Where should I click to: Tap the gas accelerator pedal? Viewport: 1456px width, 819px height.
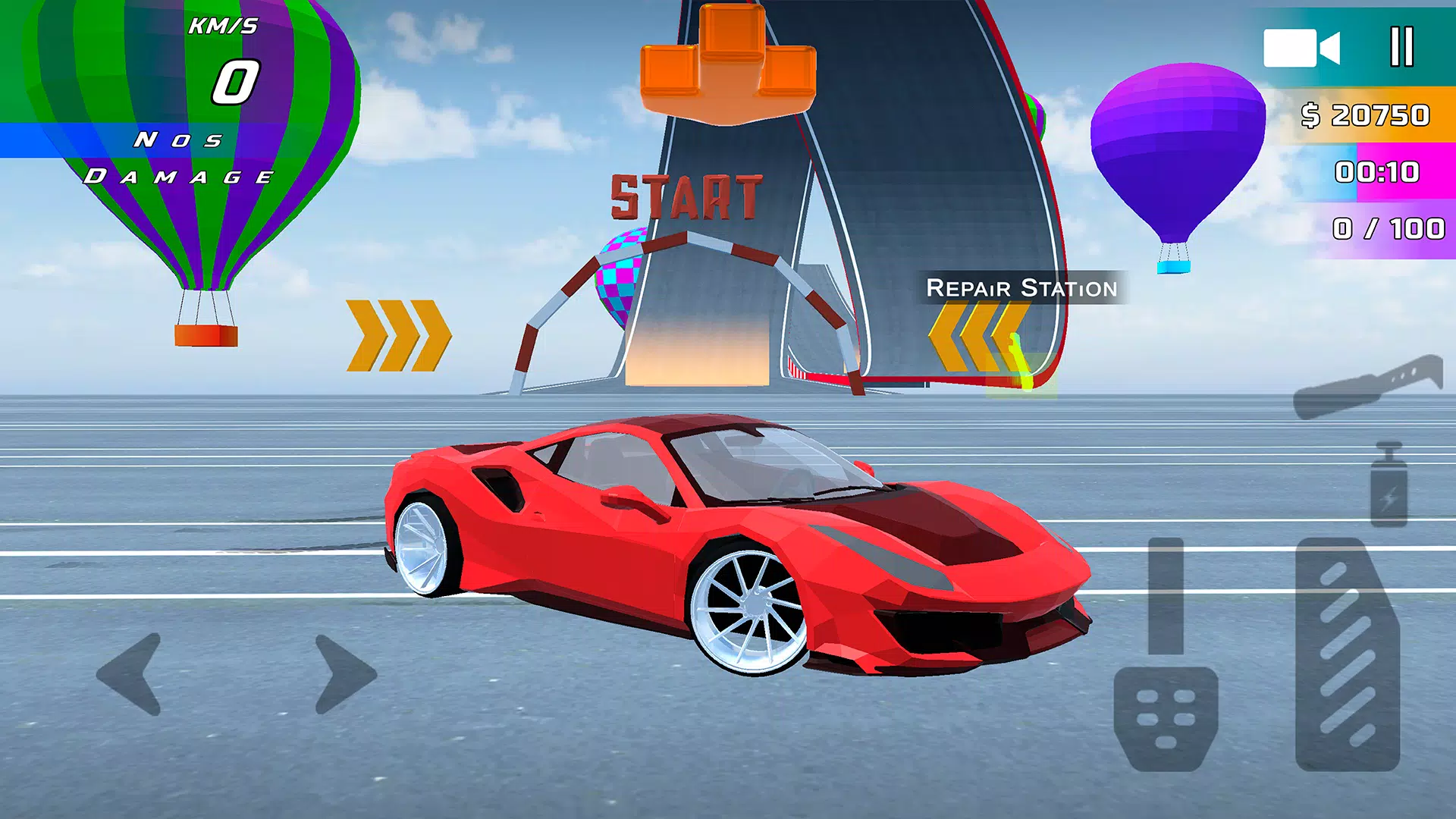click(1347, 654)
